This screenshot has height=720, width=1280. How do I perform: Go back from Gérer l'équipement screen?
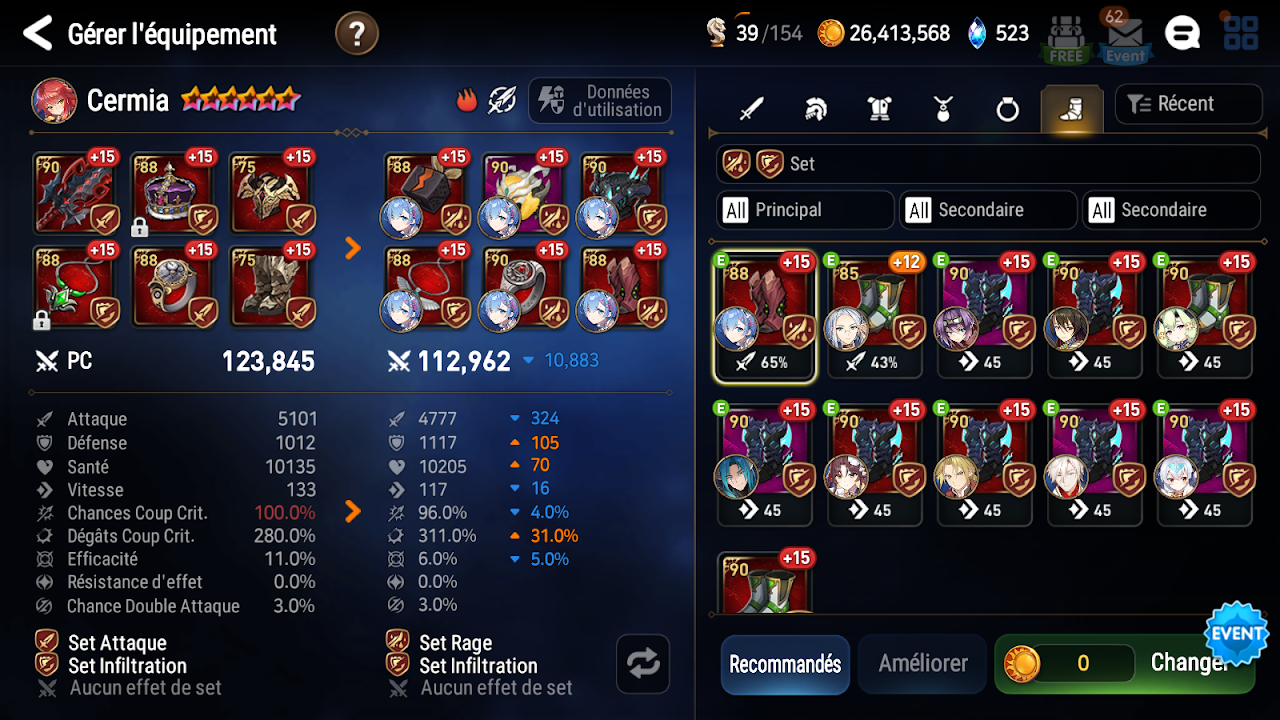(x=37, y=34)
